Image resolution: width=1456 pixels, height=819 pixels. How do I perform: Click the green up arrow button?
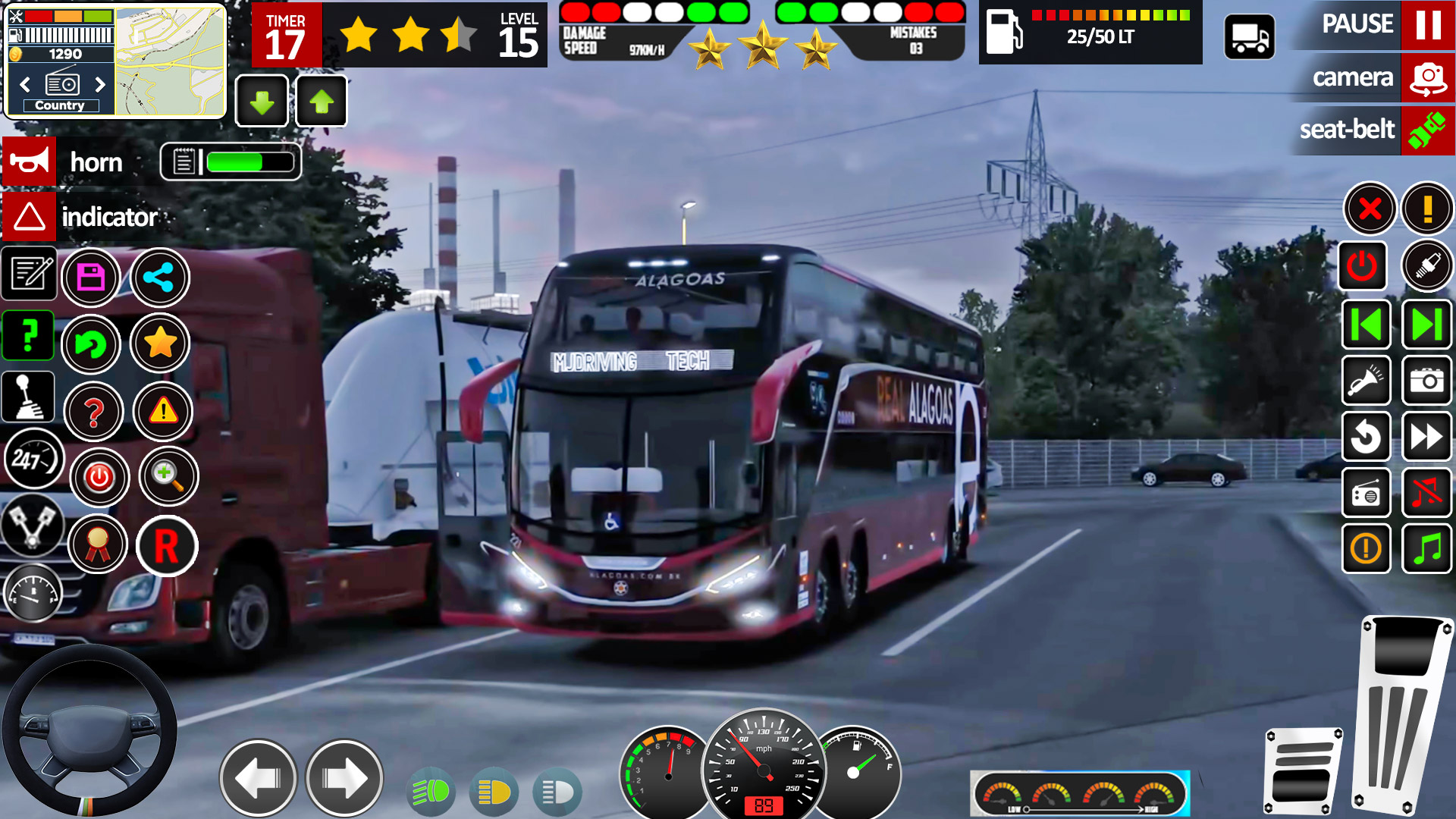tap(322, 102)
